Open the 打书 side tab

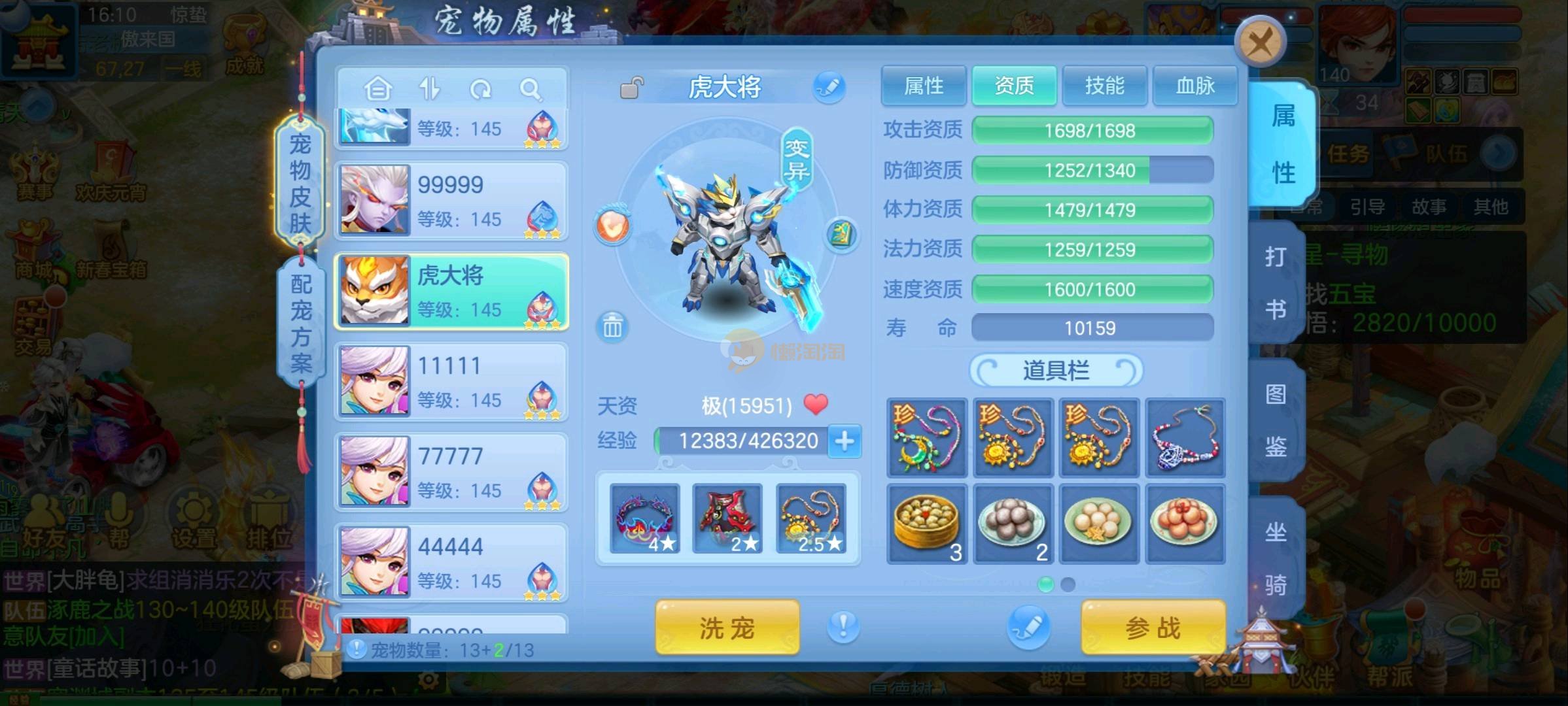click(1276, 282)
